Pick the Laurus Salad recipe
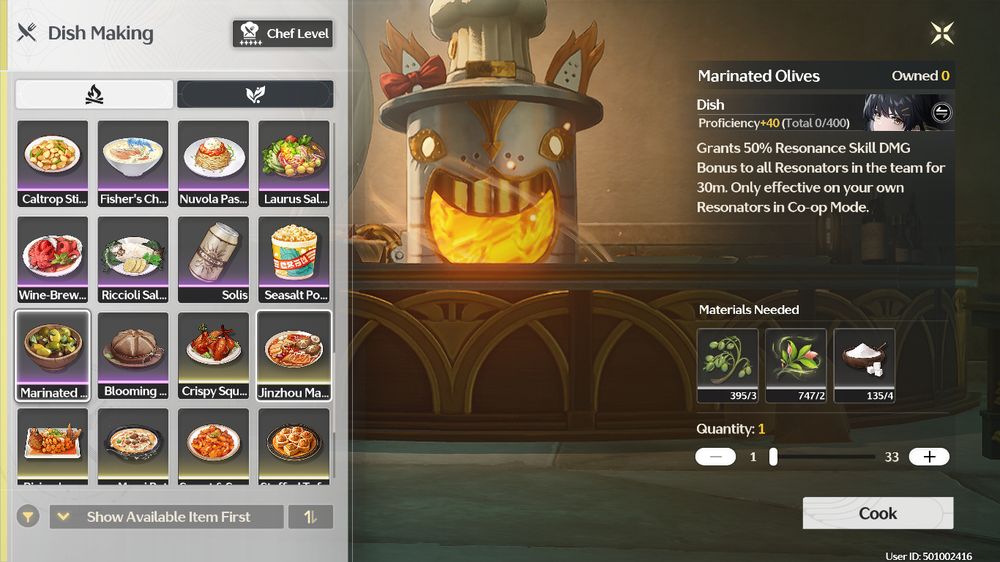This screenshot has width=1000, height=562. [294, 164]
